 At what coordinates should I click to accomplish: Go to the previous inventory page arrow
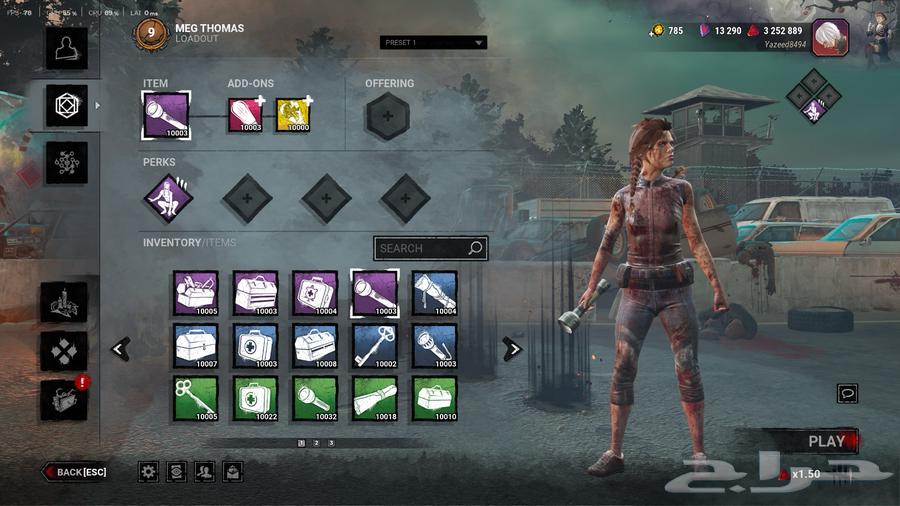click(121, 349)
